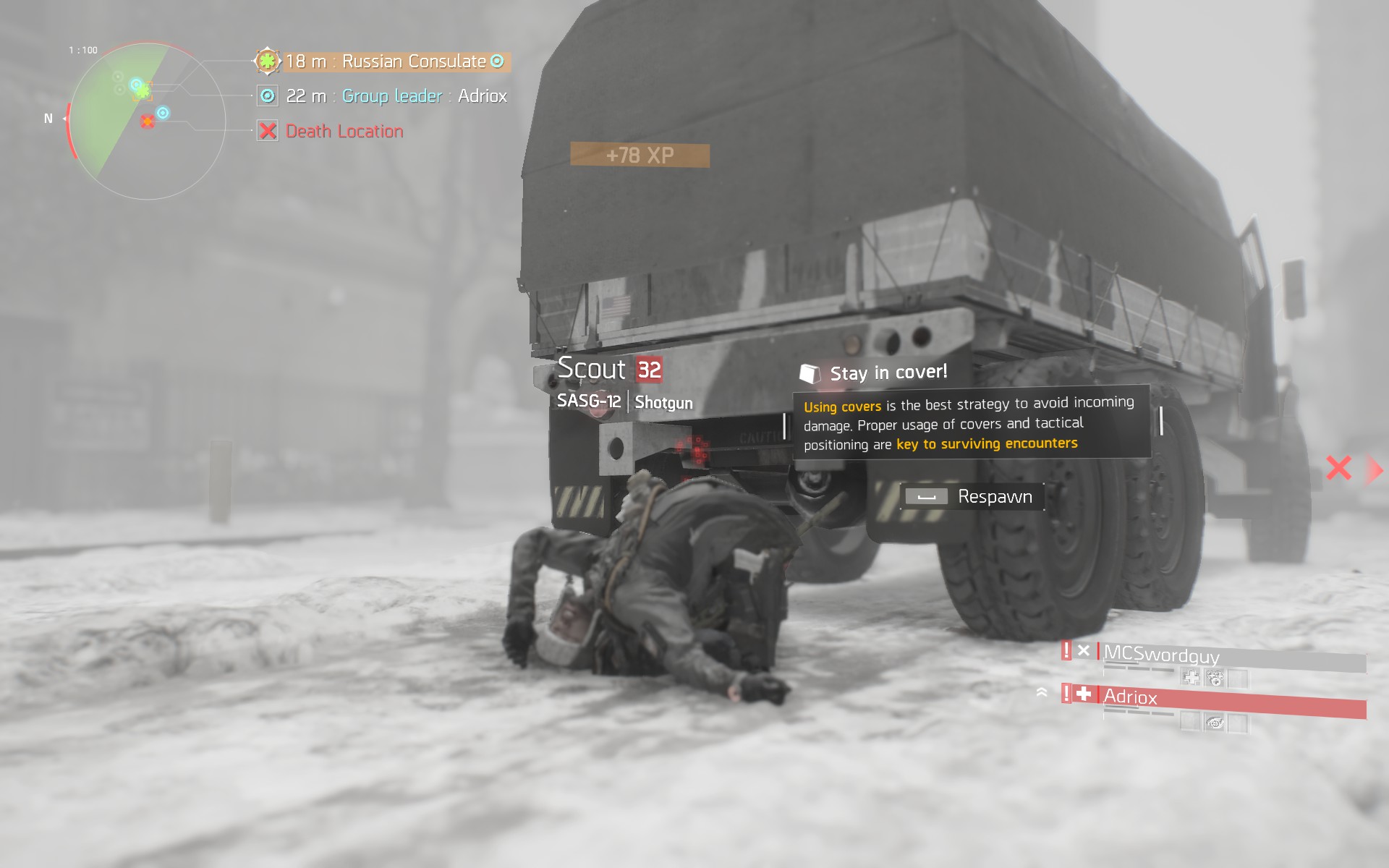Viewport: 1389px width, 868px height.
Task: Click the circular minimap radar
Action: (x=148, y=122)
